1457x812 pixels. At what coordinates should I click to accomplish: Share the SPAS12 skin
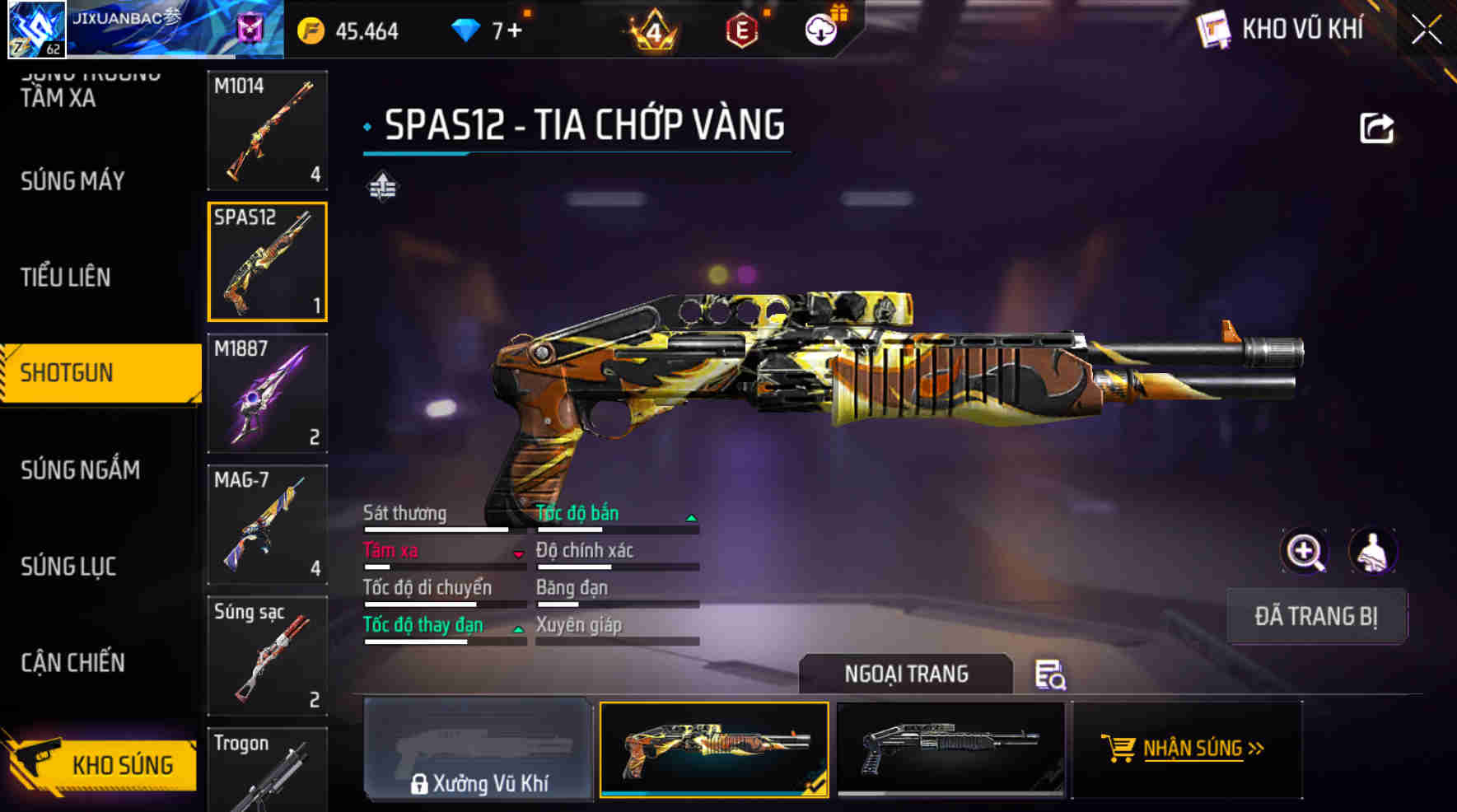point(1376,128)
